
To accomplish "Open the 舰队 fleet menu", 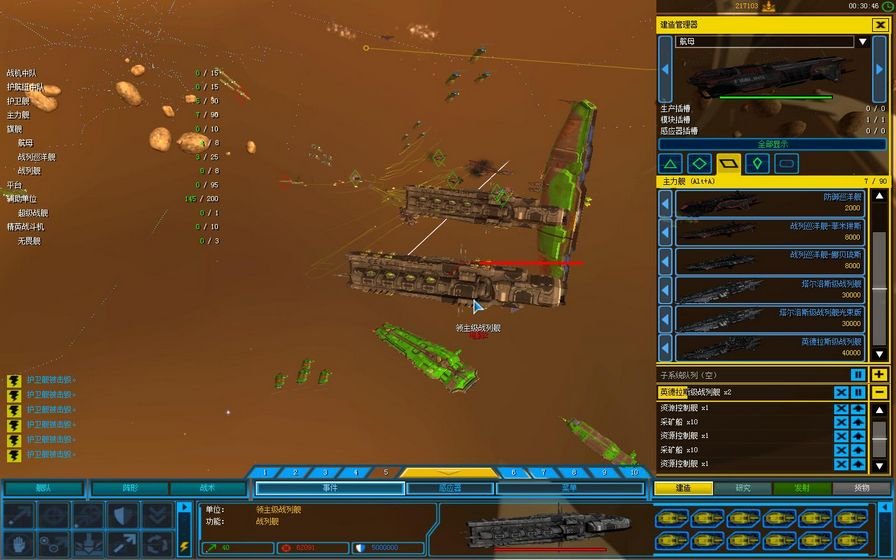I will [43, 488].
